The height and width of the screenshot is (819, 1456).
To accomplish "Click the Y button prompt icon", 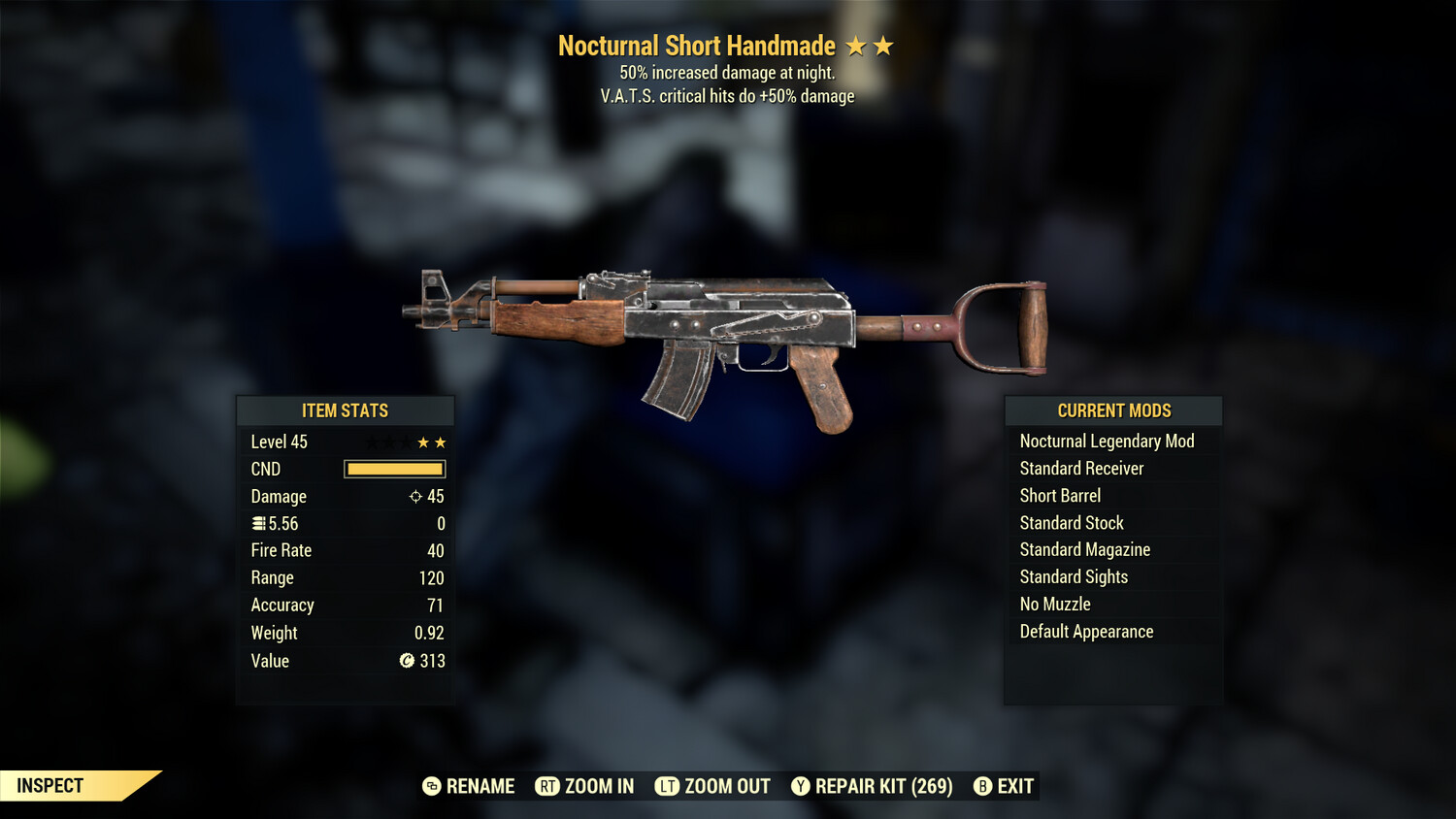I will (x=802, y=786).
